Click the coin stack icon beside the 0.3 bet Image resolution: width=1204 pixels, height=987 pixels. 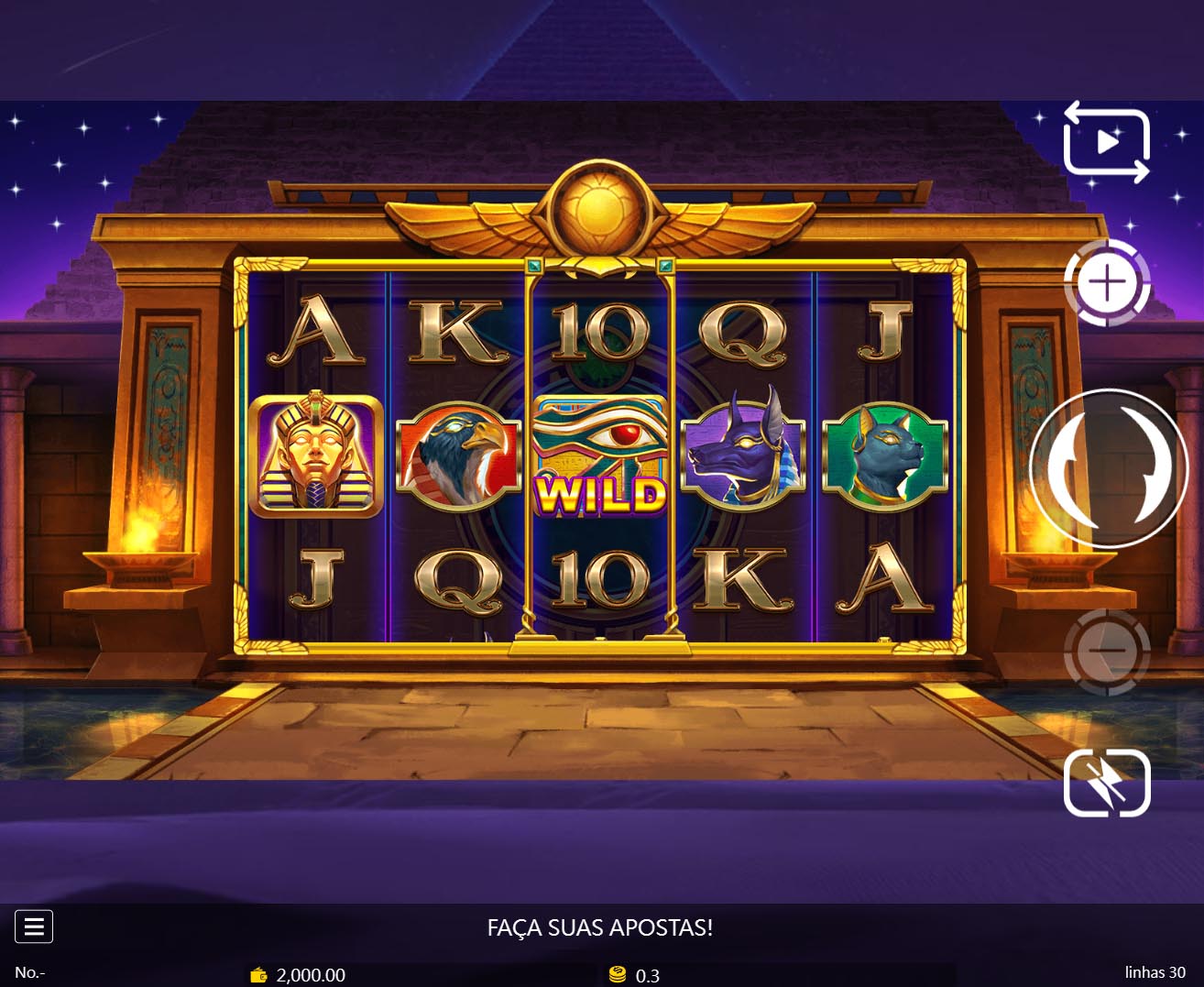(x=618, y=976)
